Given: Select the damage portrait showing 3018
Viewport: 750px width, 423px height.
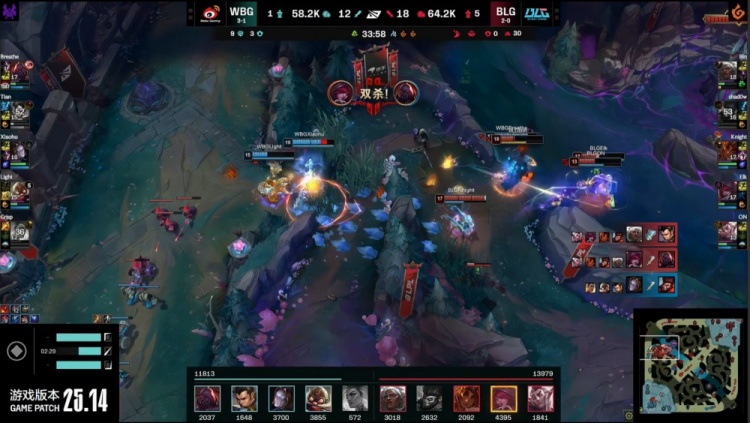Looking at the screenshot, I should point(392,398).
